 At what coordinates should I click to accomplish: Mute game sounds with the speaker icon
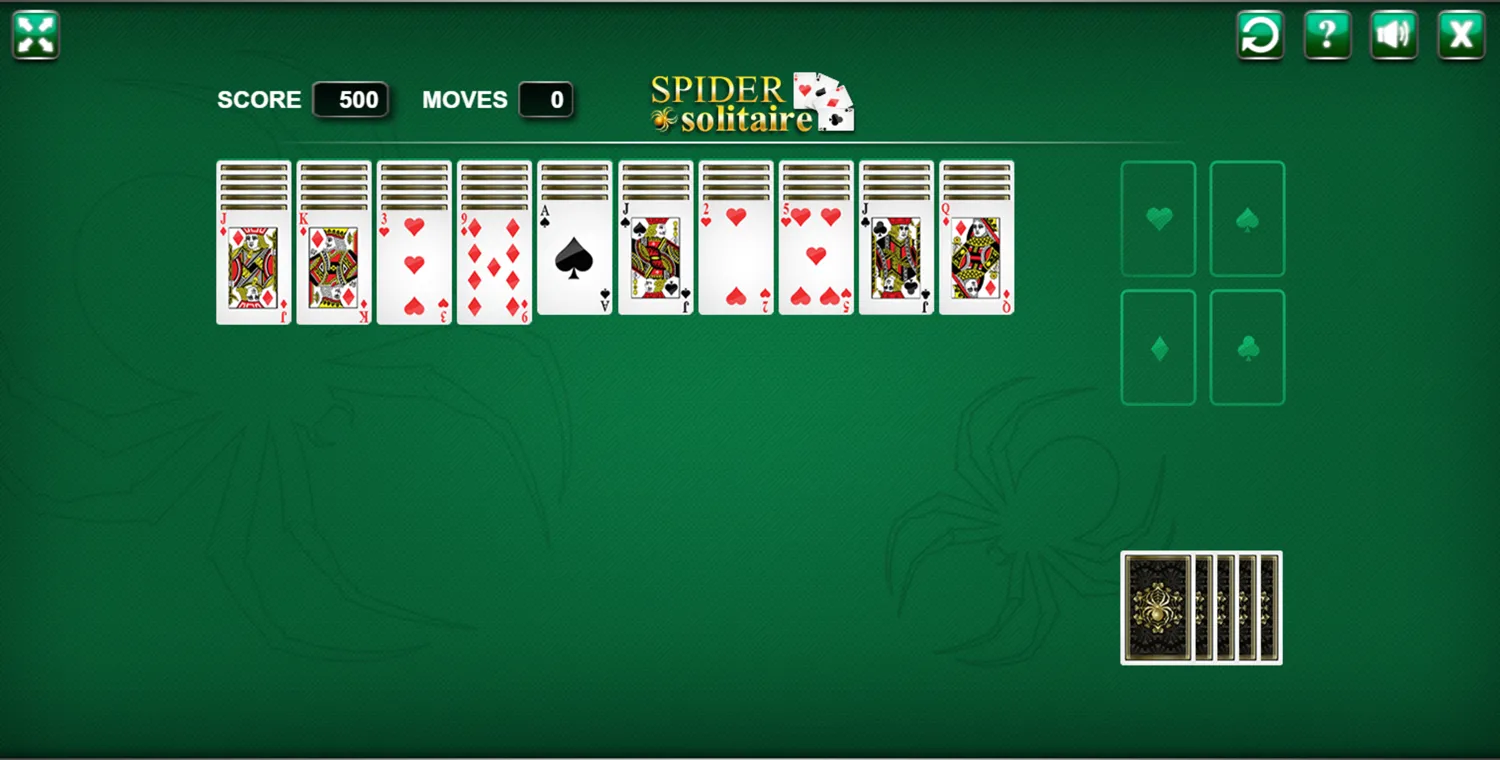click(1392, 33)
